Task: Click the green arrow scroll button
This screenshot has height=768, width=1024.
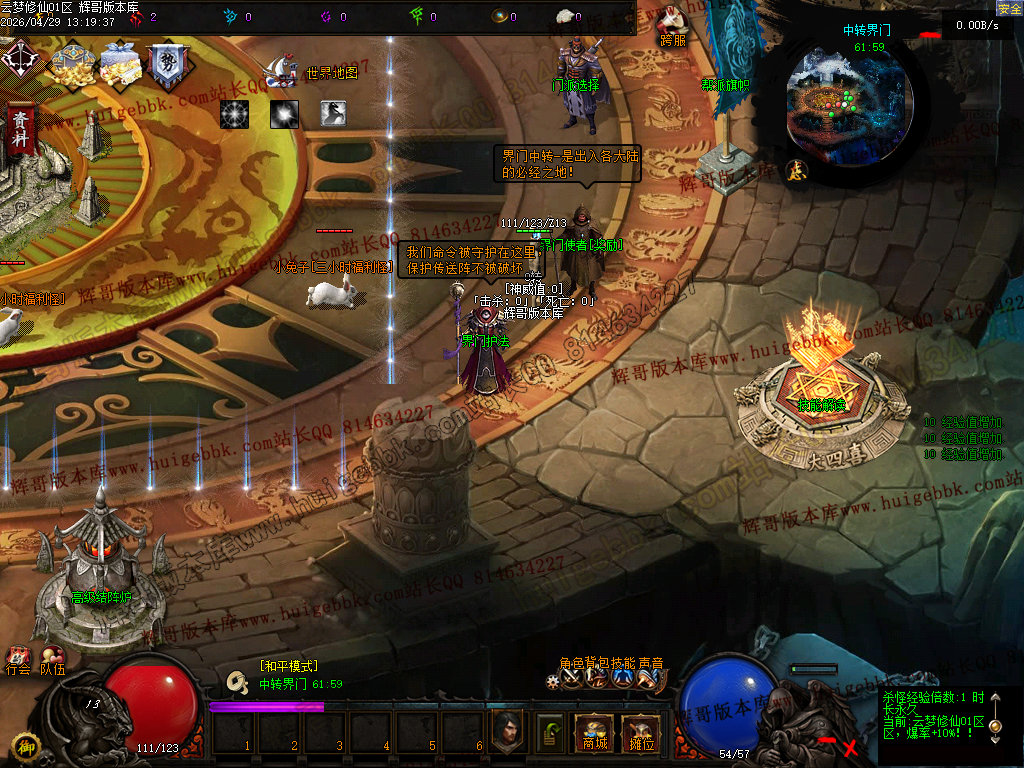Action: [550, 733]
